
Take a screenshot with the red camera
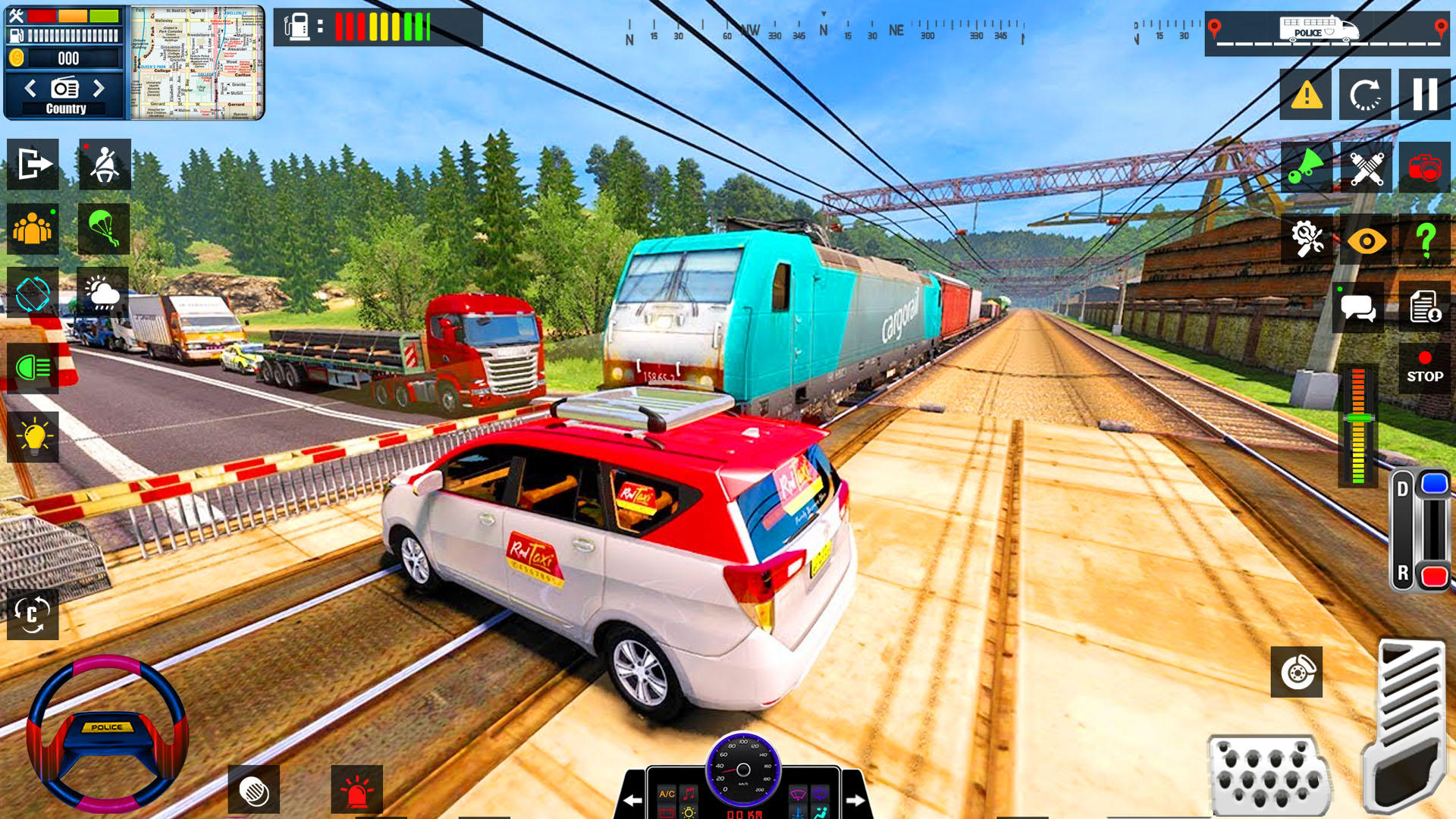1424,167
